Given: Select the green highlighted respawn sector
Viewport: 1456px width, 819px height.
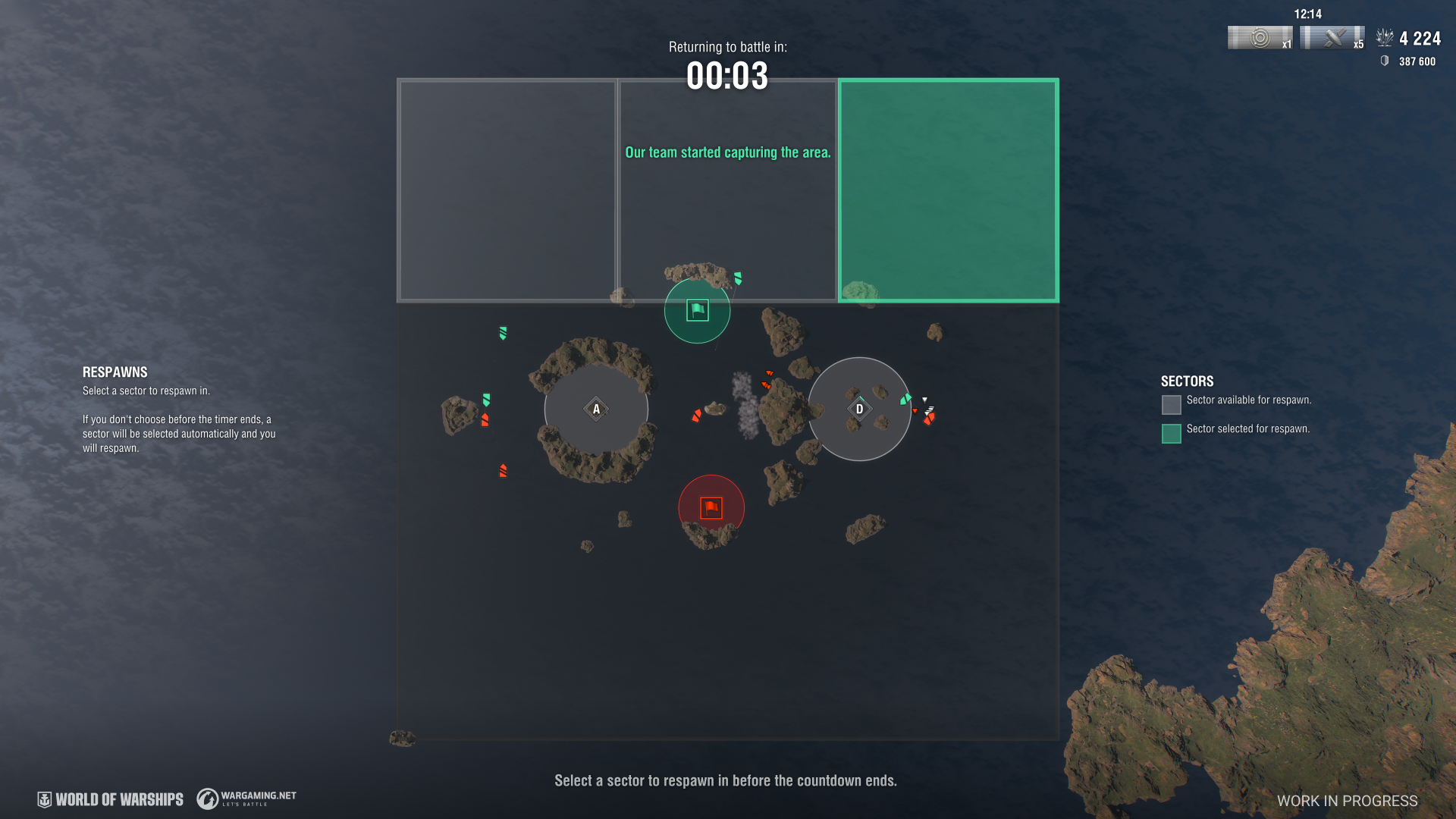Looking at the screenshot, I should [948, 190].
